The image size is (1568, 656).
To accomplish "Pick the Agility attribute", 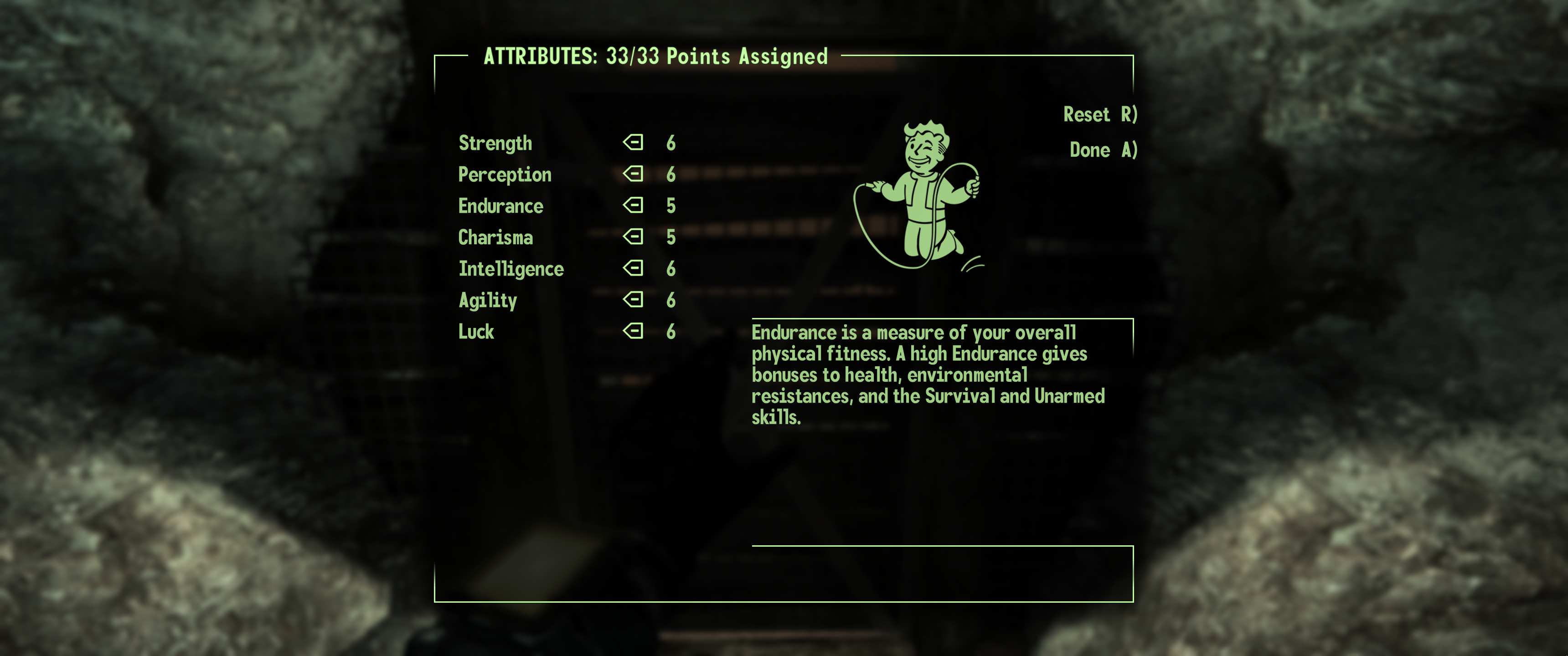I will pos(488,300).
